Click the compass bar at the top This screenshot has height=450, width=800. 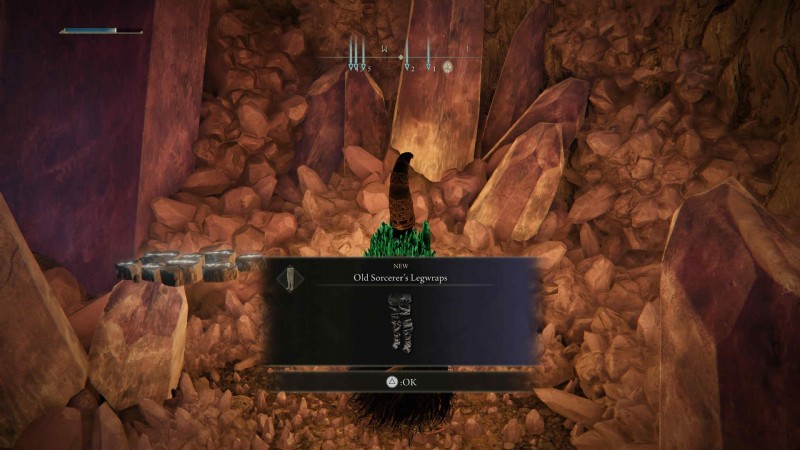pos(400,58)
